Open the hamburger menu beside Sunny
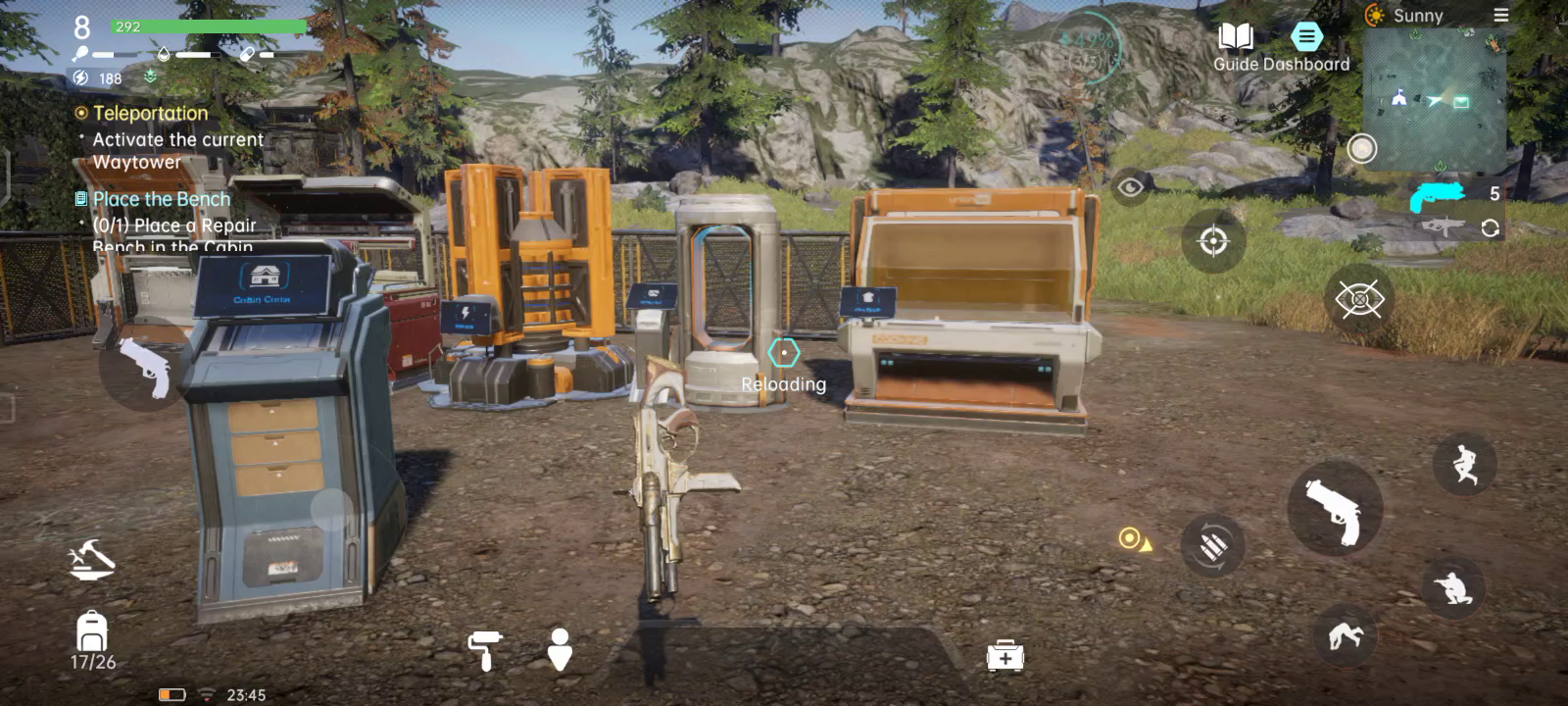This screenshot has height=706, width=1568. [1500, 15]
